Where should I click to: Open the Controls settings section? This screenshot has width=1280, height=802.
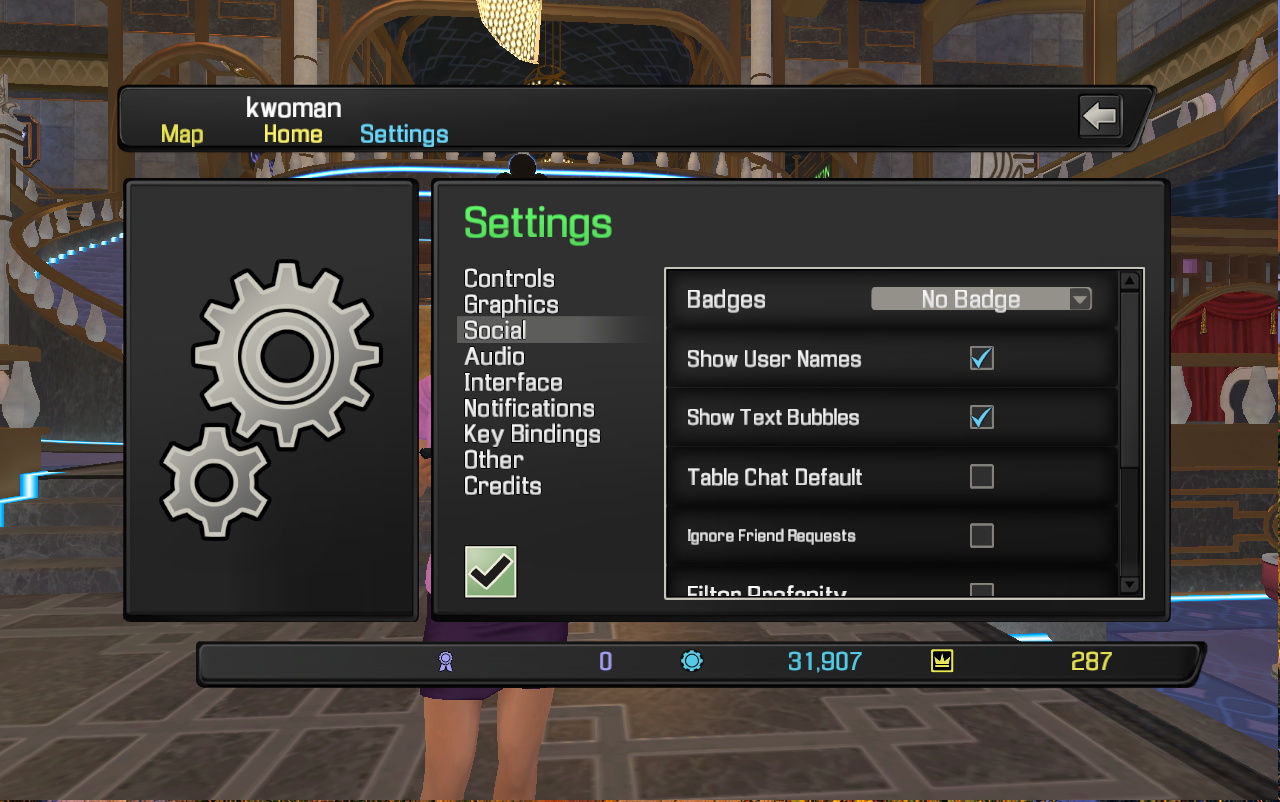(x=509, y=279)
